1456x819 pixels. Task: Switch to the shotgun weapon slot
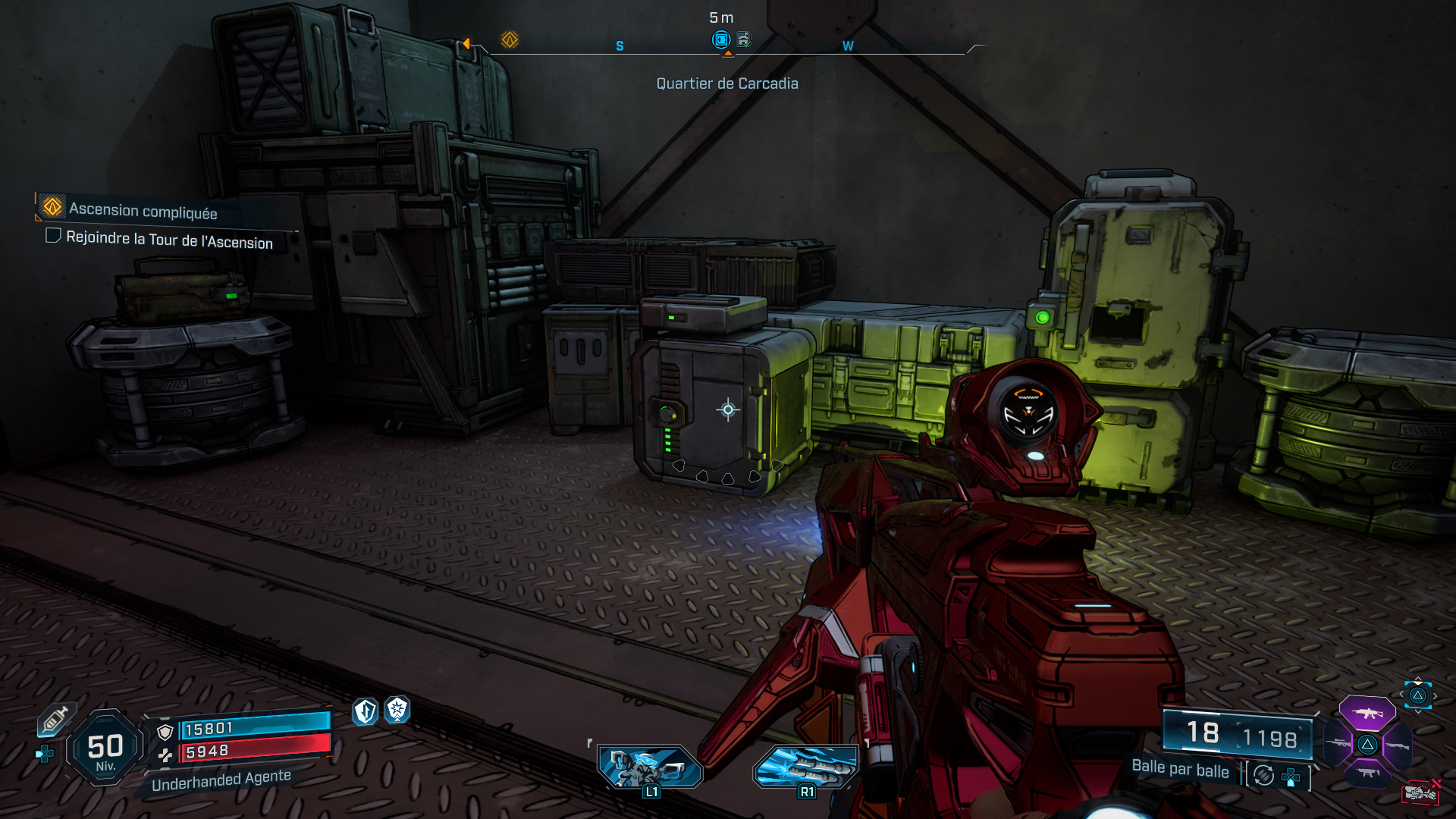(1397, 745)
